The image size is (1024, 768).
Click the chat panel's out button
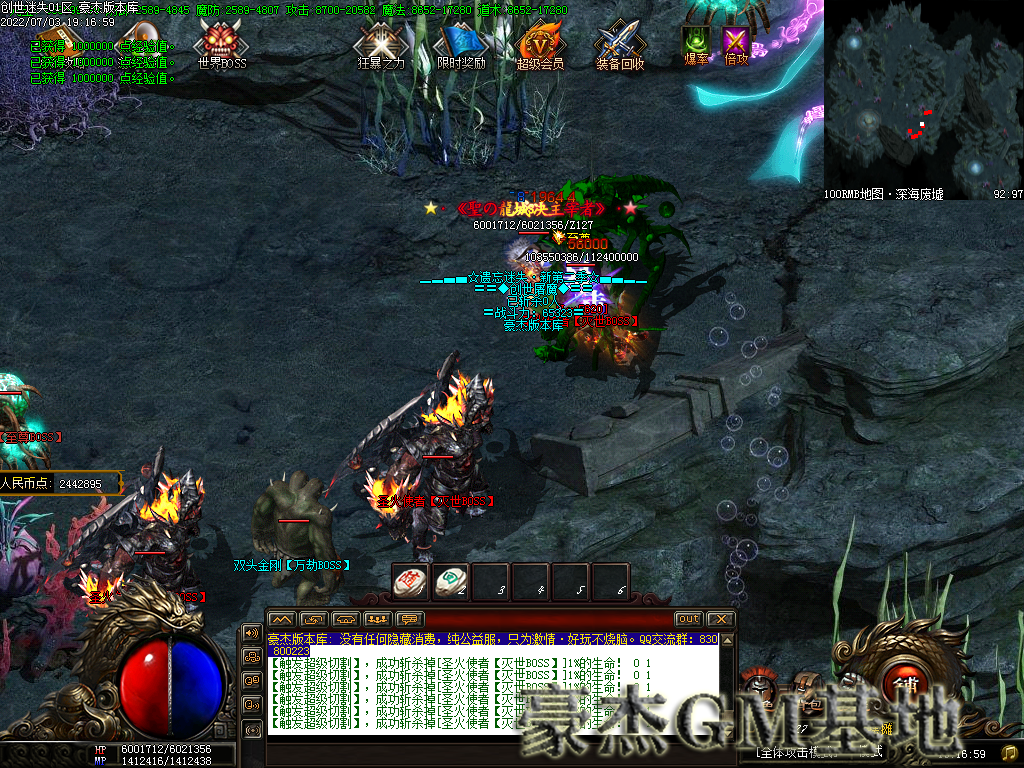coord(688,619)
